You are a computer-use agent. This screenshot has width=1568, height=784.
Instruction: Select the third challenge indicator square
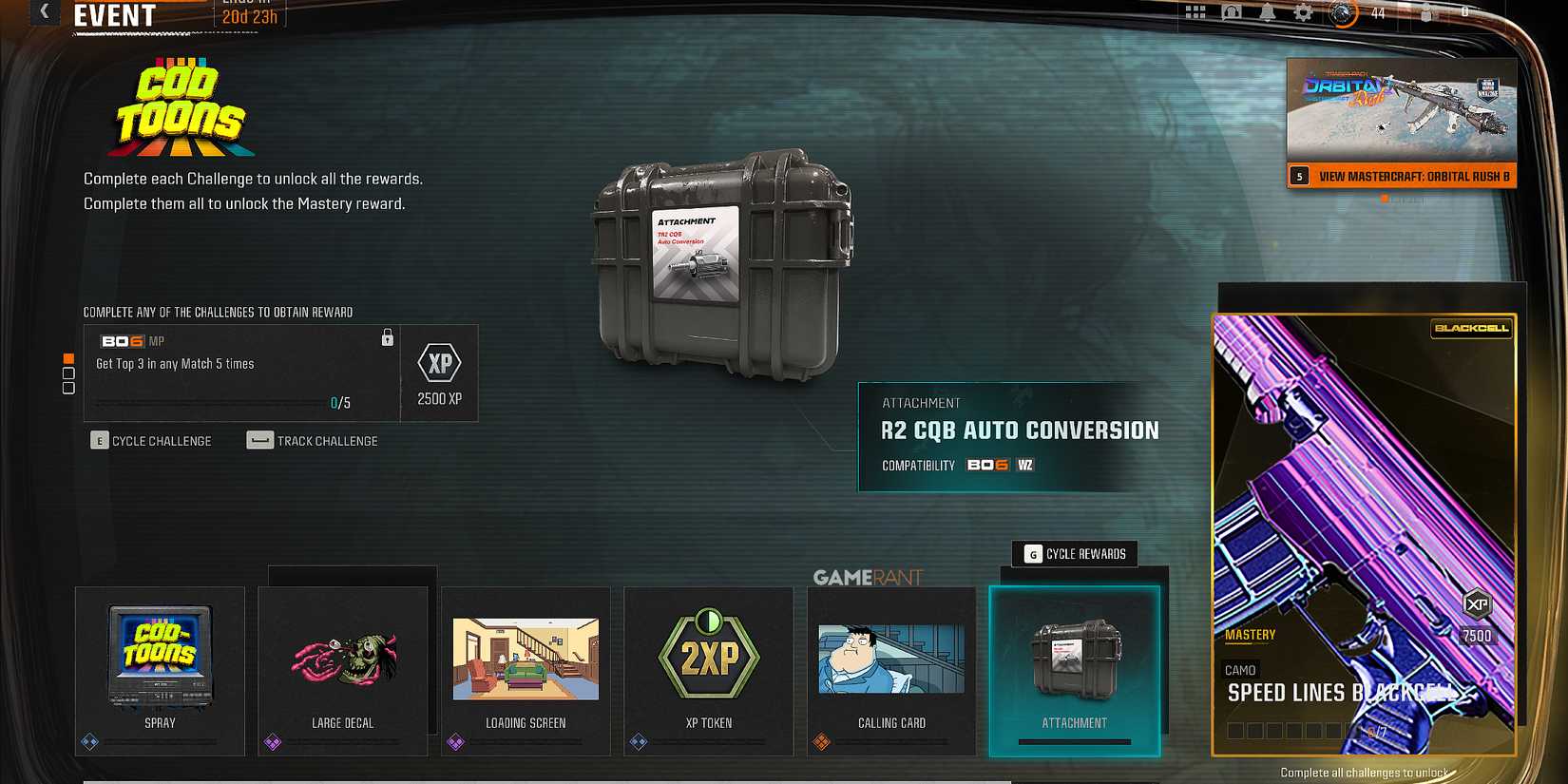68,387
